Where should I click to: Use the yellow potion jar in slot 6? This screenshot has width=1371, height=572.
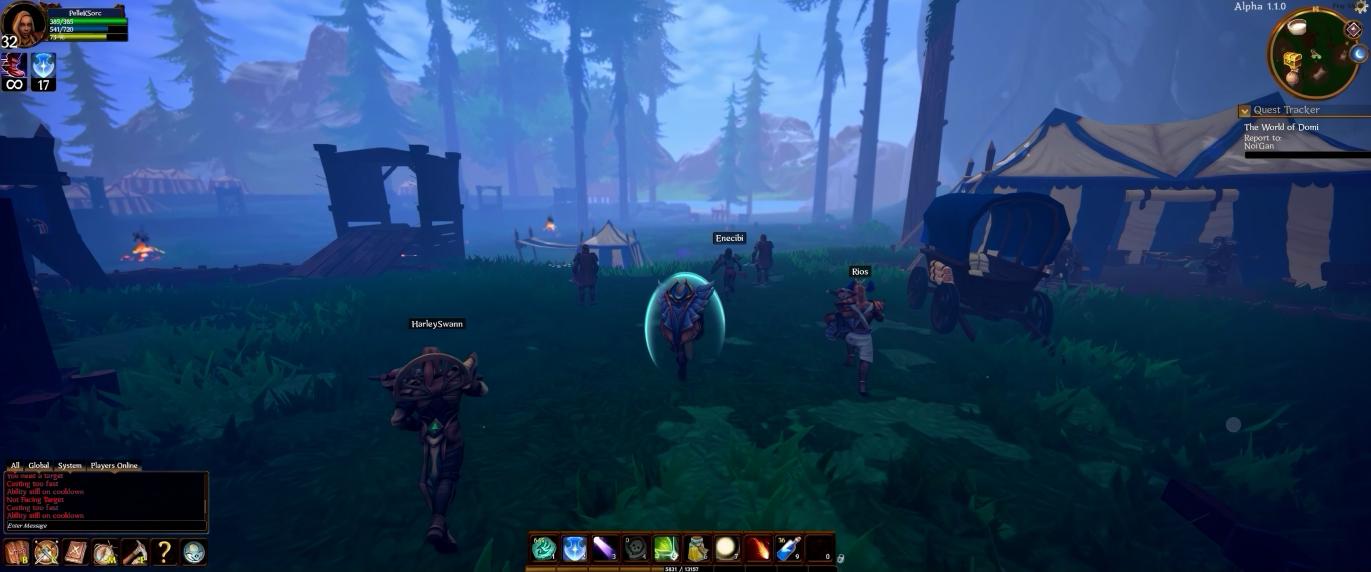tap(697, 548)
